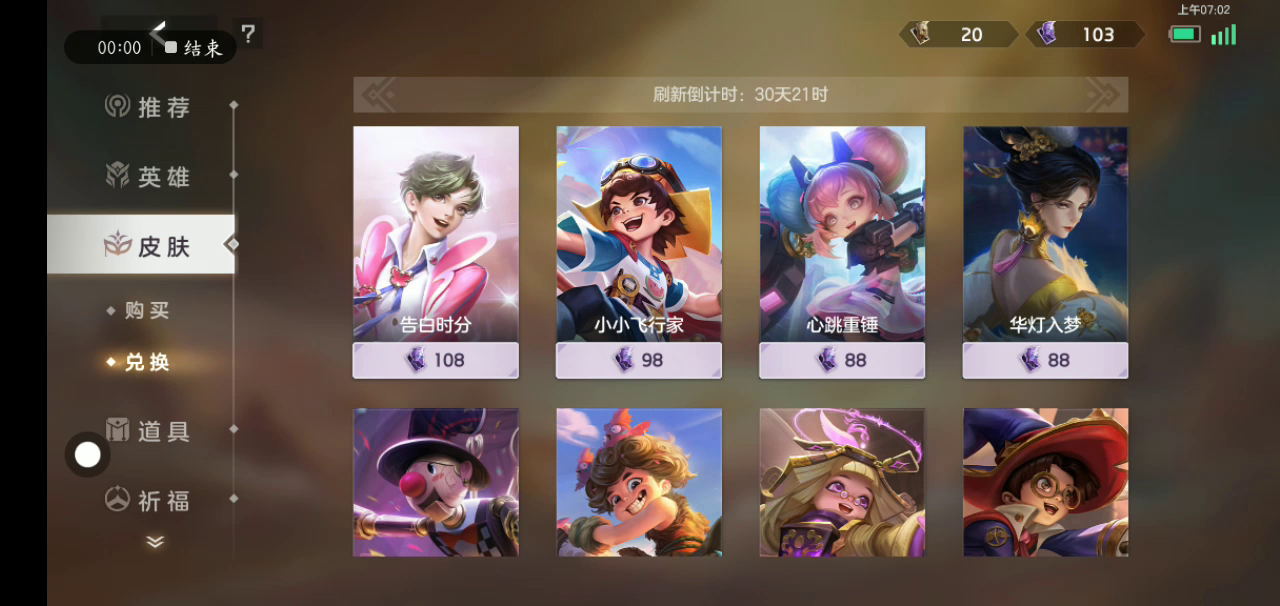Choose the red witch hat skin card
The width and height of the screenshot is (1280, 606).
pos(1045,482)
